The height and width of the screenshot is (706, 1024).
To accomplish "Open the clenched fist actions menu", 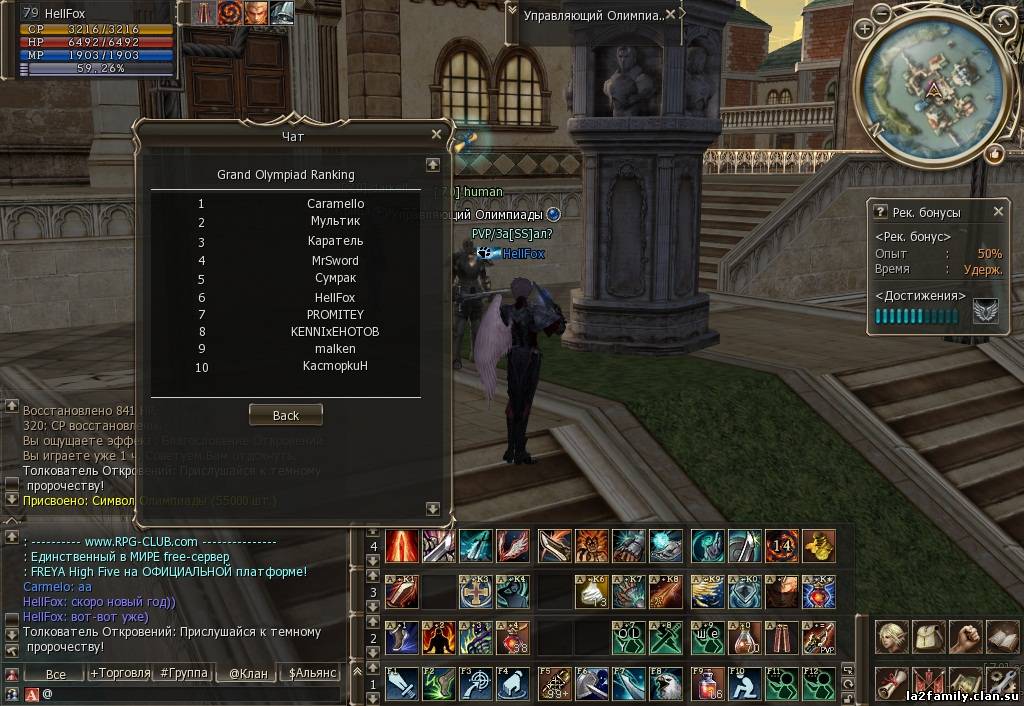I will click(x=964, y=636).
